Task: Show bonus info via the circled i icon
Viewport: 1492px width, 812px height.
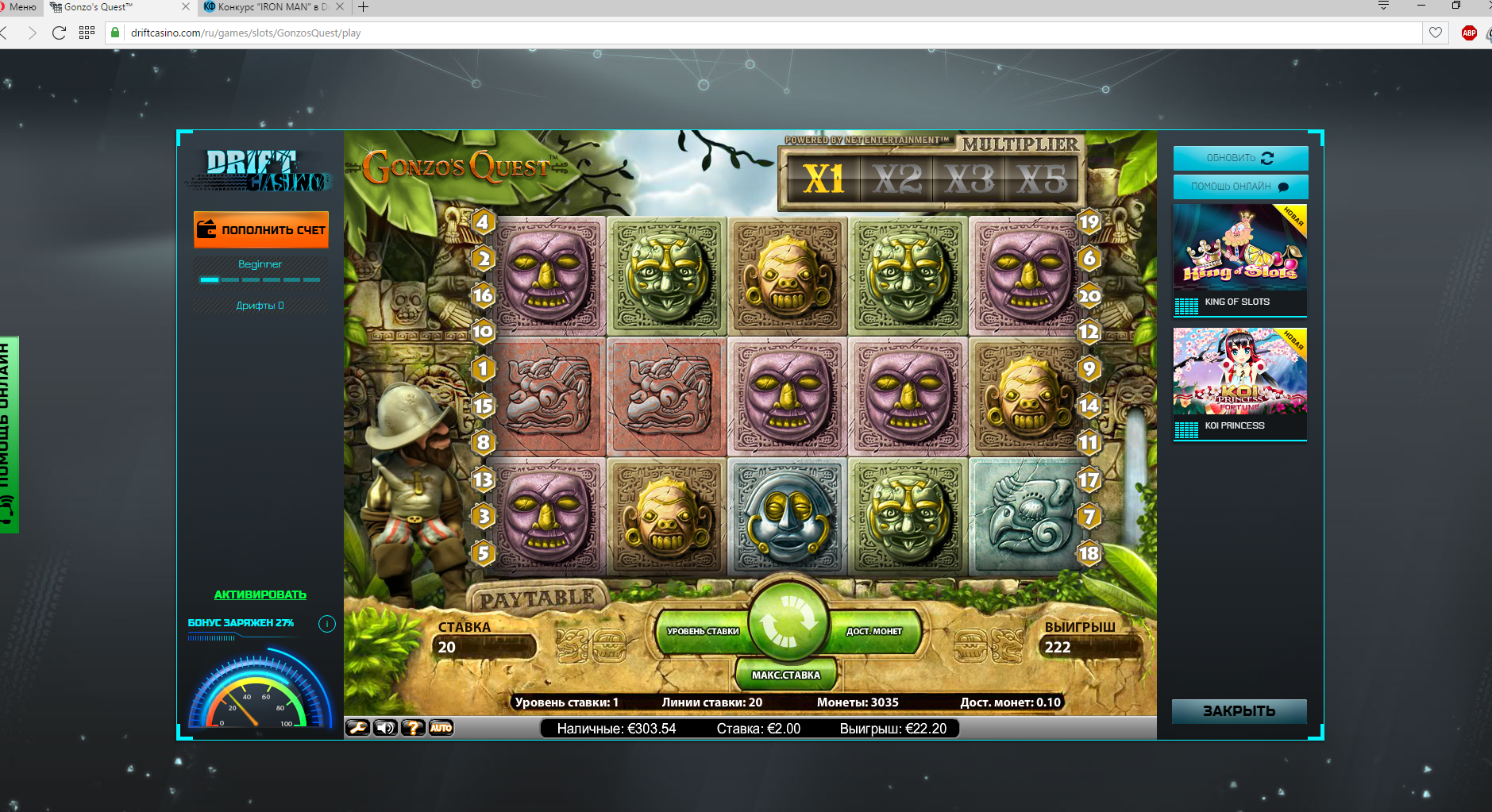Action: [x=326, y=624]
